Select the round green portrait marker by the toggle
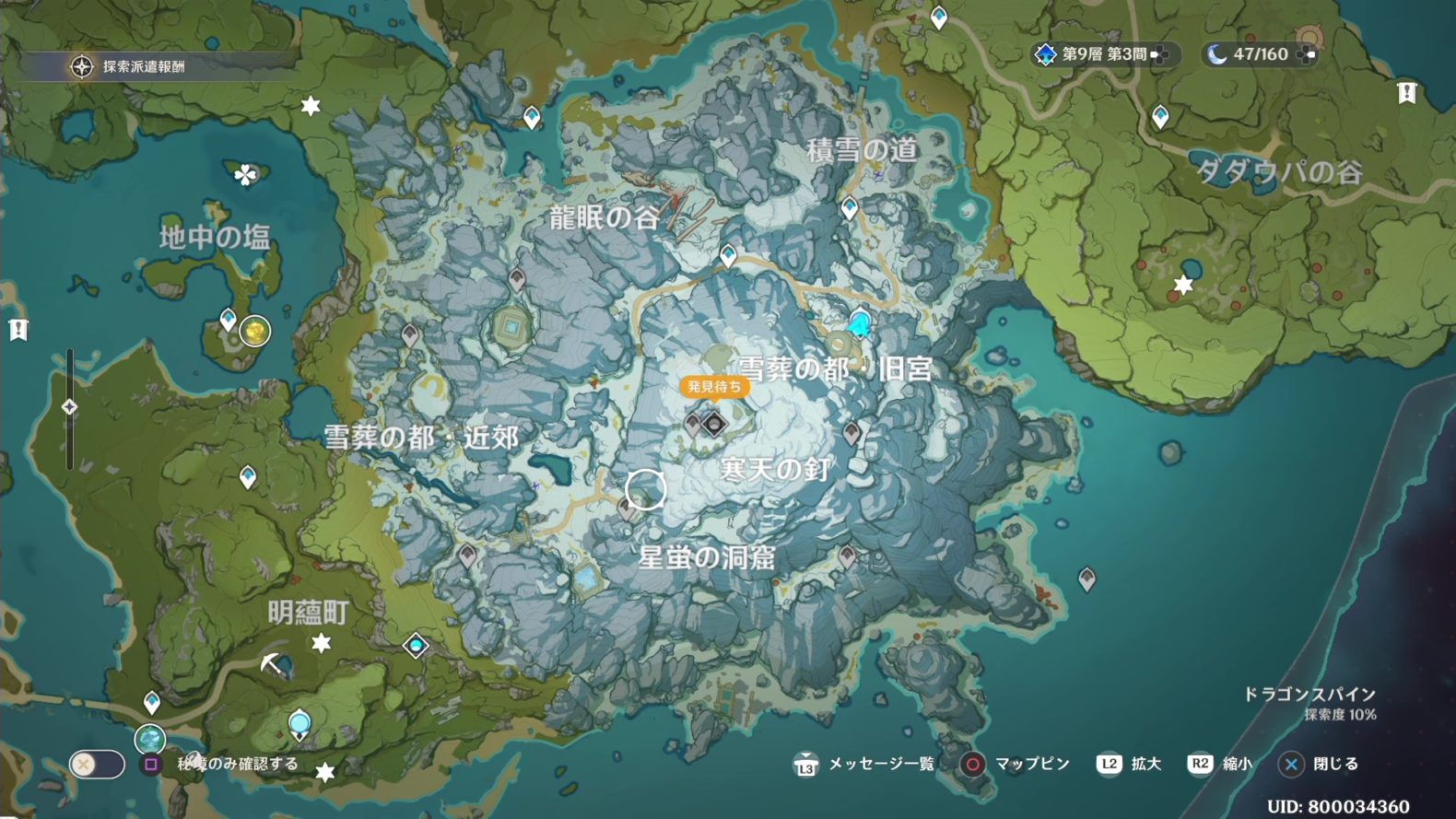 click(x=149, y=738)
